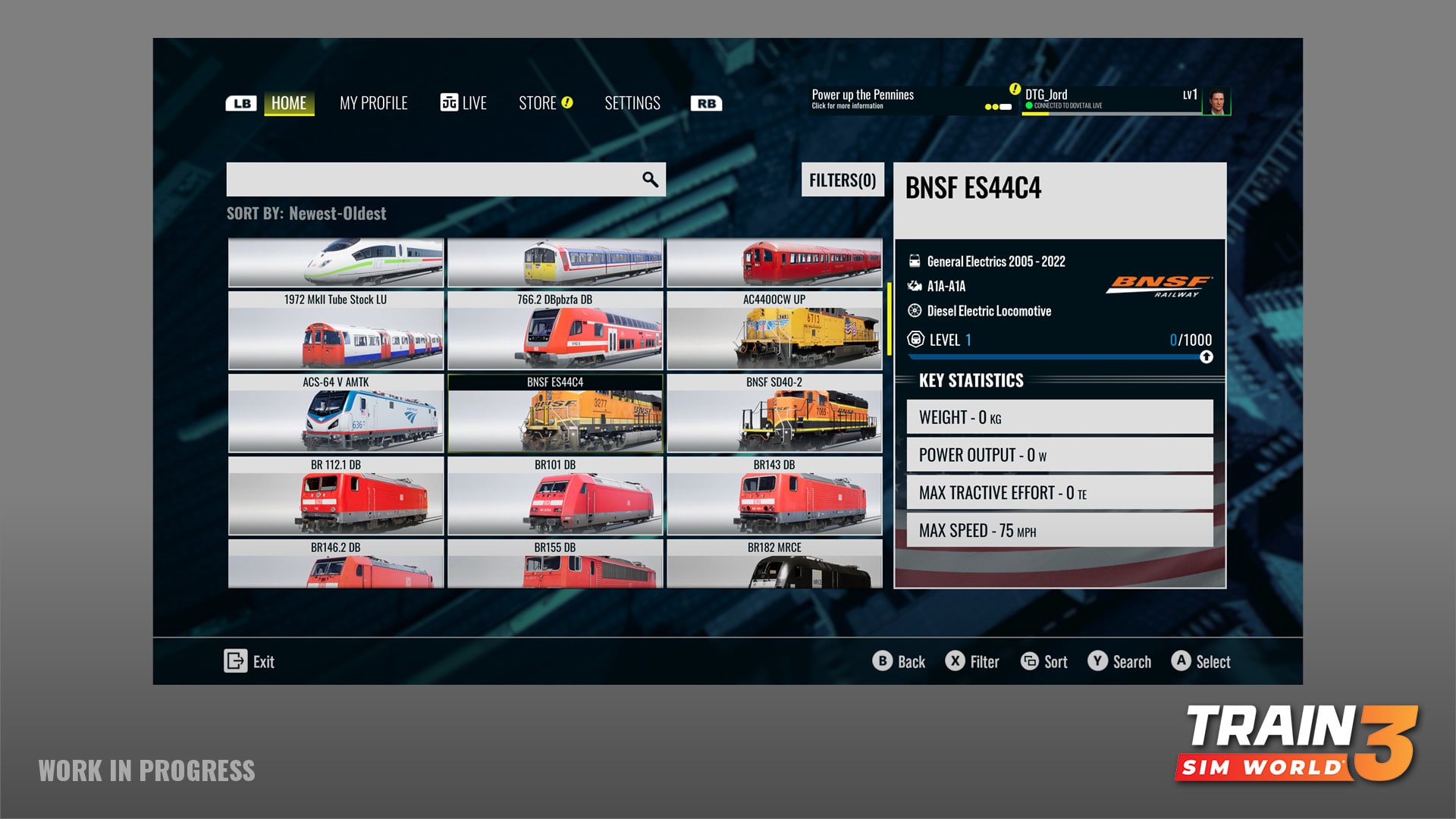Viewport: 1456px width, 819px height.
Task: Select the BR 112.1 DB locomotive
Action: point(335,496)
